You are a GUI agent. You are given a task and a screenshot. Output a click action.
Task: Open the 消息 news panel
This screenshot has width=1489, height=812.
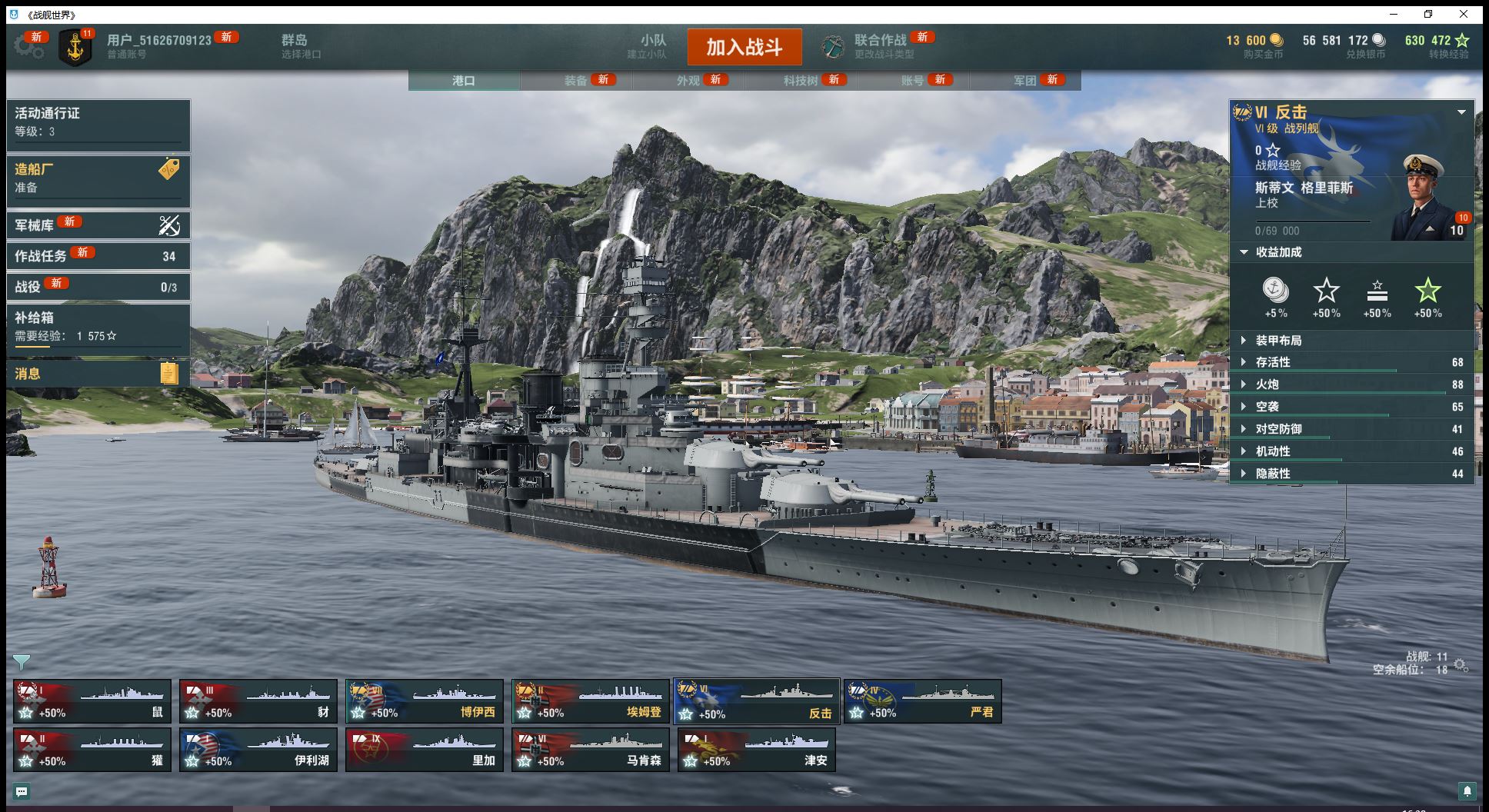(x=98, y=374)
